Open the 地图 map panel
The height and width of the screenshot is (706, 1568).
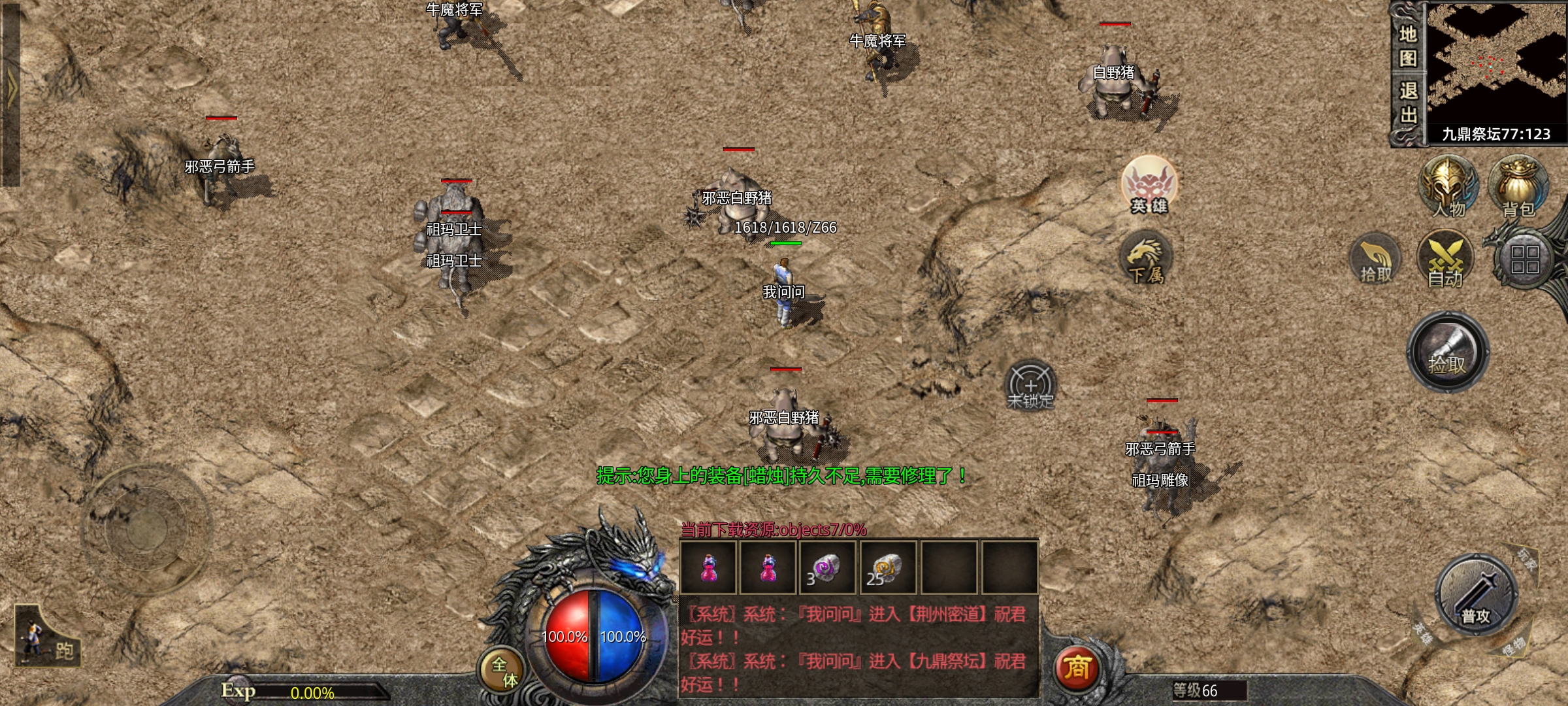[1407, 46]
